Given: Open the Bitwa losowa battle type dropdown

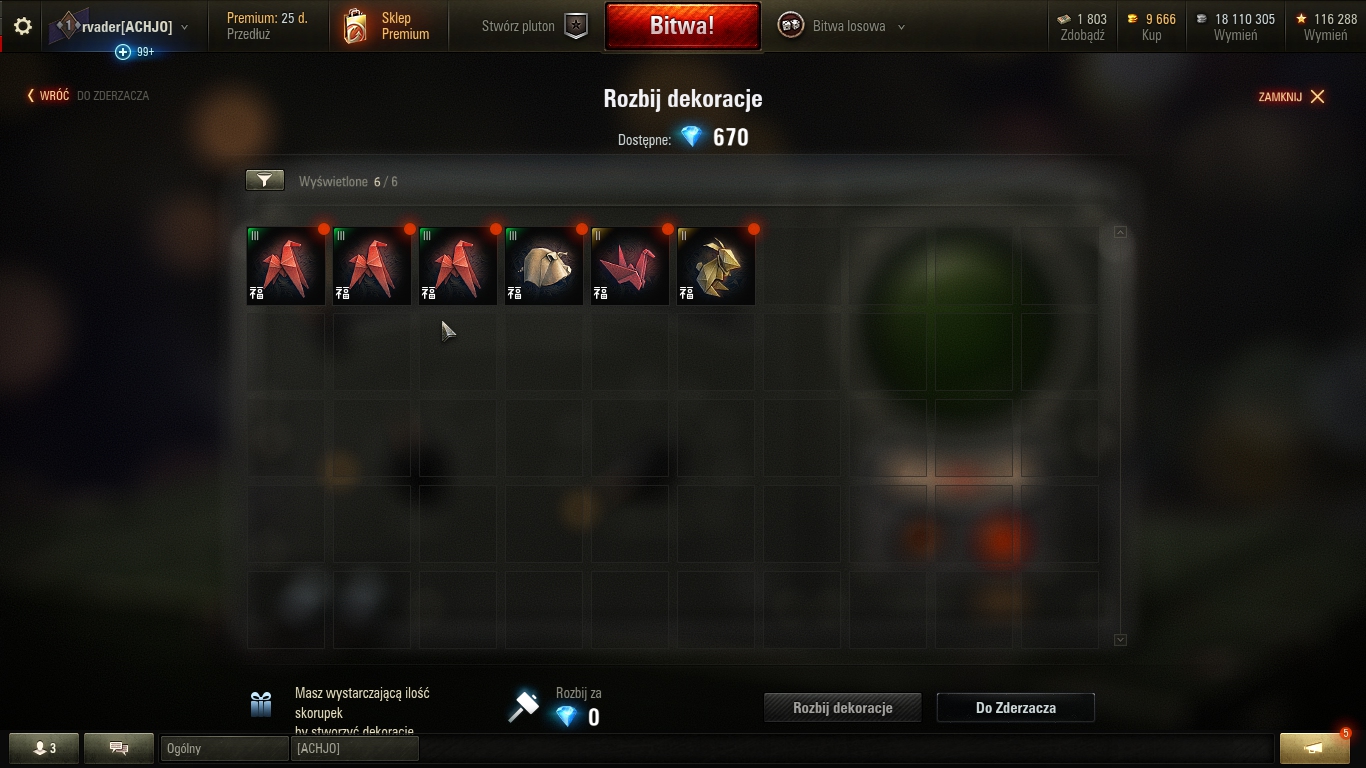Looking at the screenshot, I should 847,27.
